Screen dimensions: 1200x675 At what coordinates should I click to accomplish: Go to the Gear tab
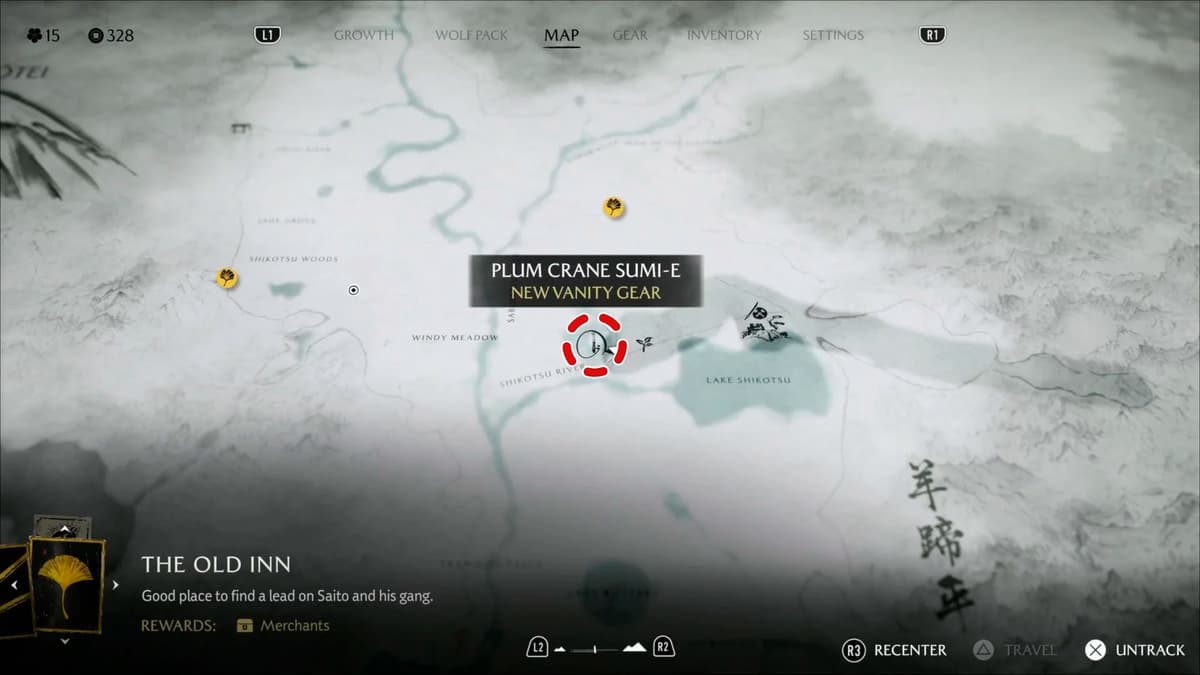tap(630, 35)
